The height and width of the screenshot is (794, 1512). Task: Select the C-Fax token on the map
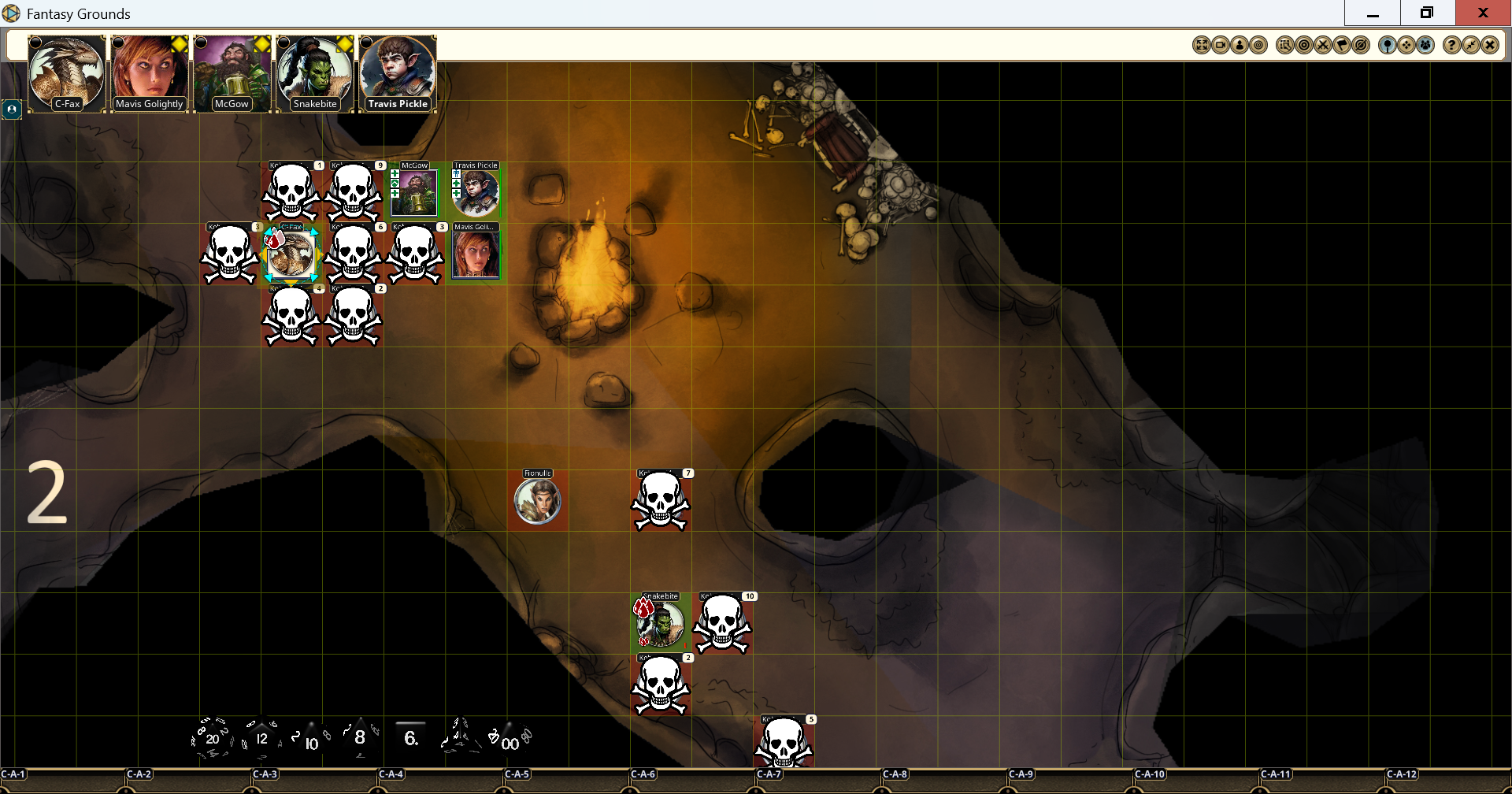291,255
